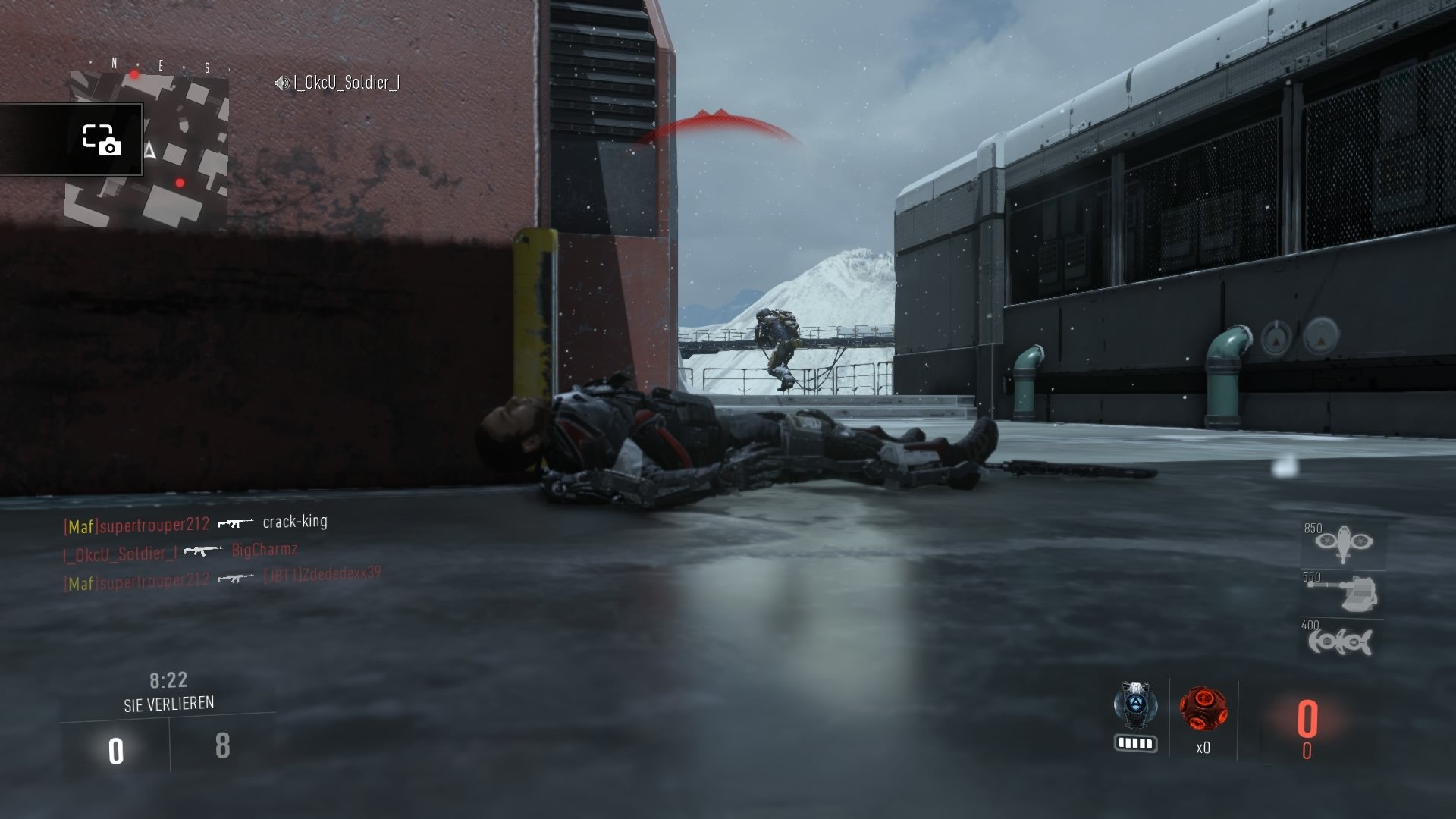
Task: Click the rifle icon next to crack-king kill entry
Action: click(x=234, y=523)
